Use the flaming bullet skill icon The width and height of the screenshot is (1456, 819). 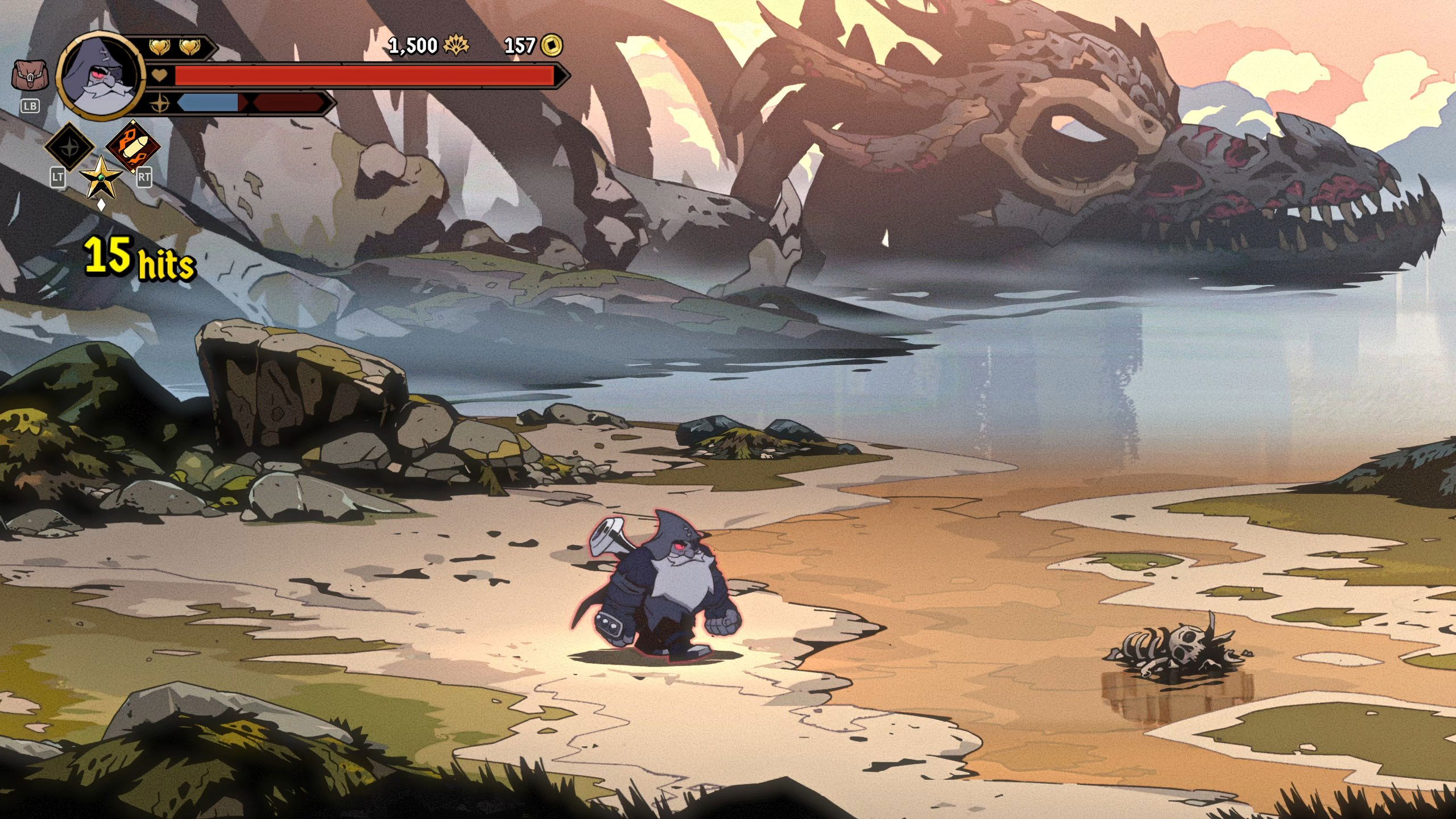tap(133, 146)
